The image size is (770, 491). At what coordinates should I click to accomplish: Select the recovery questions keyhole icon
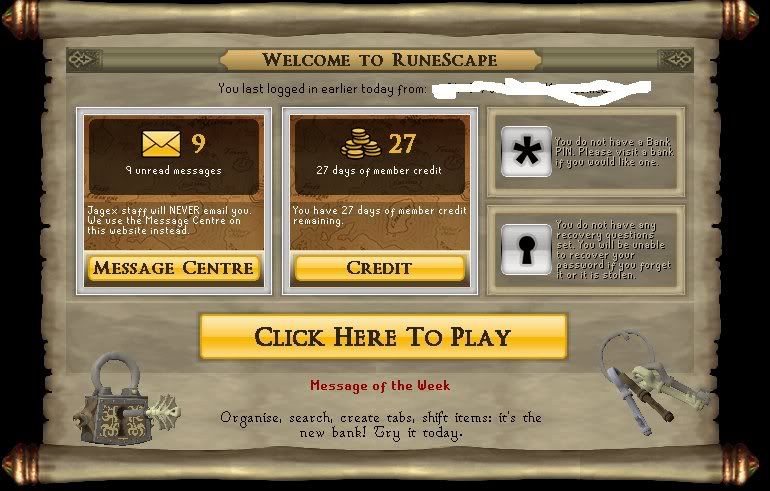[x=525, y=249]
